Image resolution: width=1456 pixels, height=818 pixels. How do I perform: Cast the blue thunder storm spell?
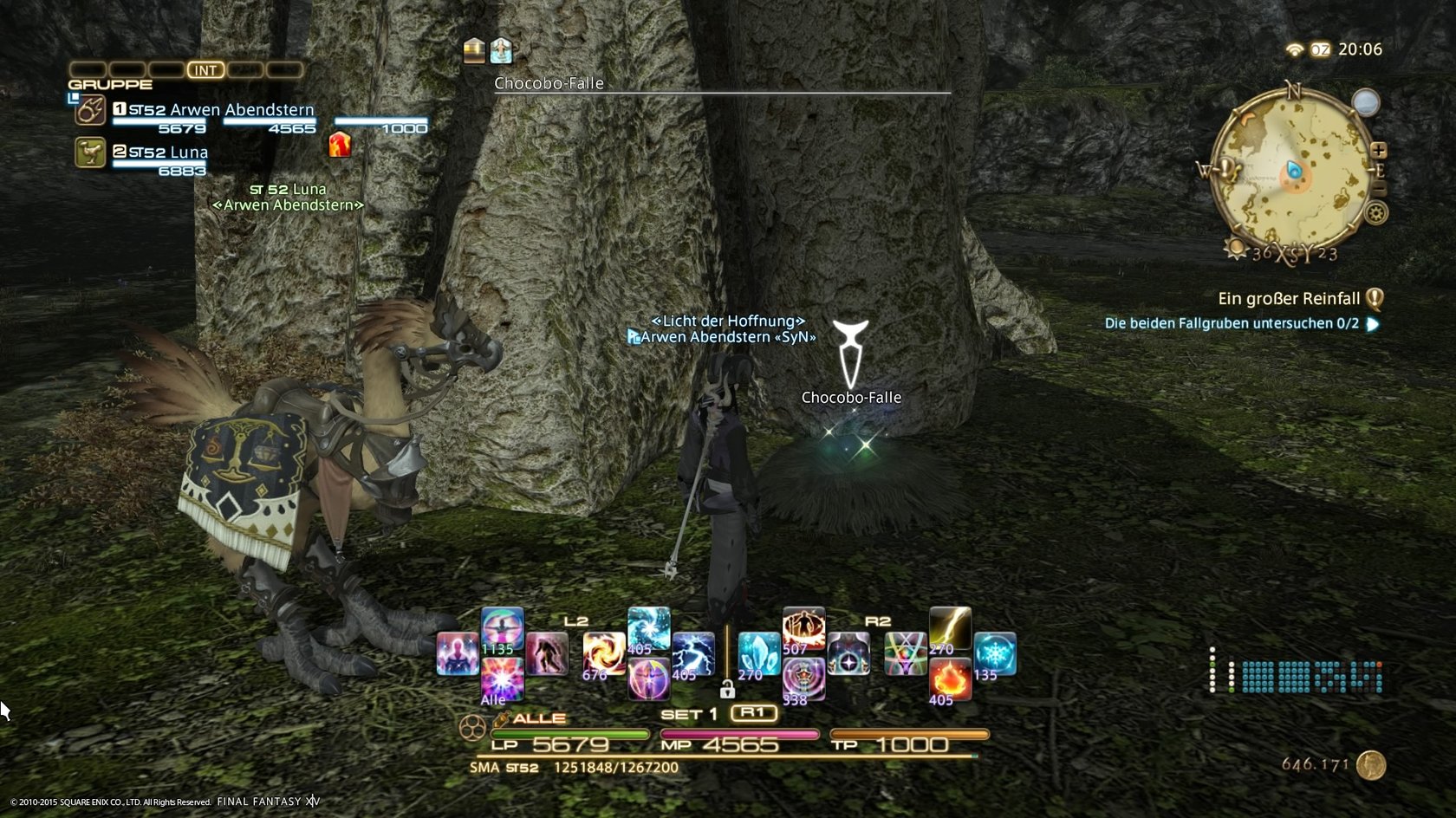pos(693,654)
